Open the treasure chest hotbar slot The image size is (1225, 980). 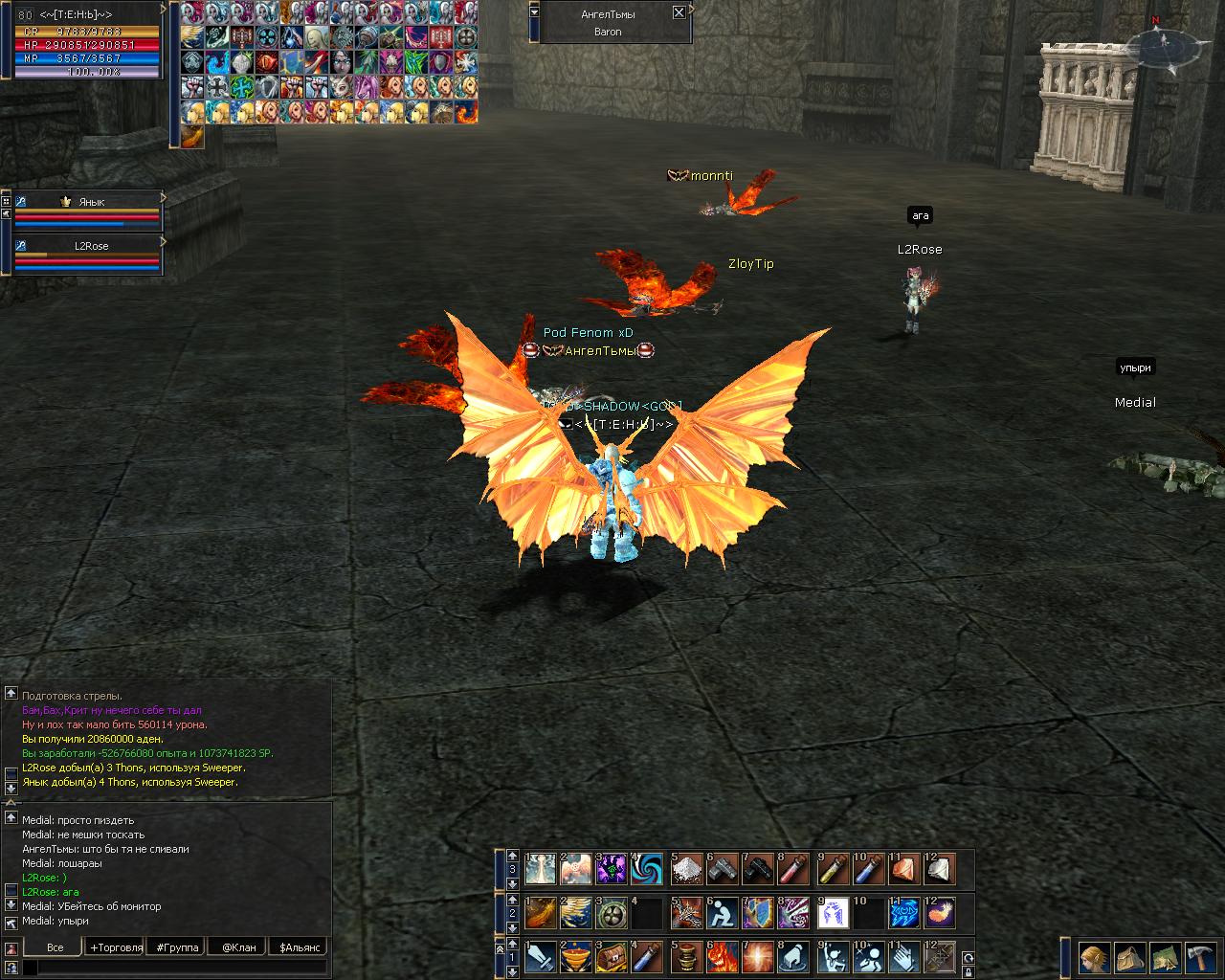click(x=612, y=956)
